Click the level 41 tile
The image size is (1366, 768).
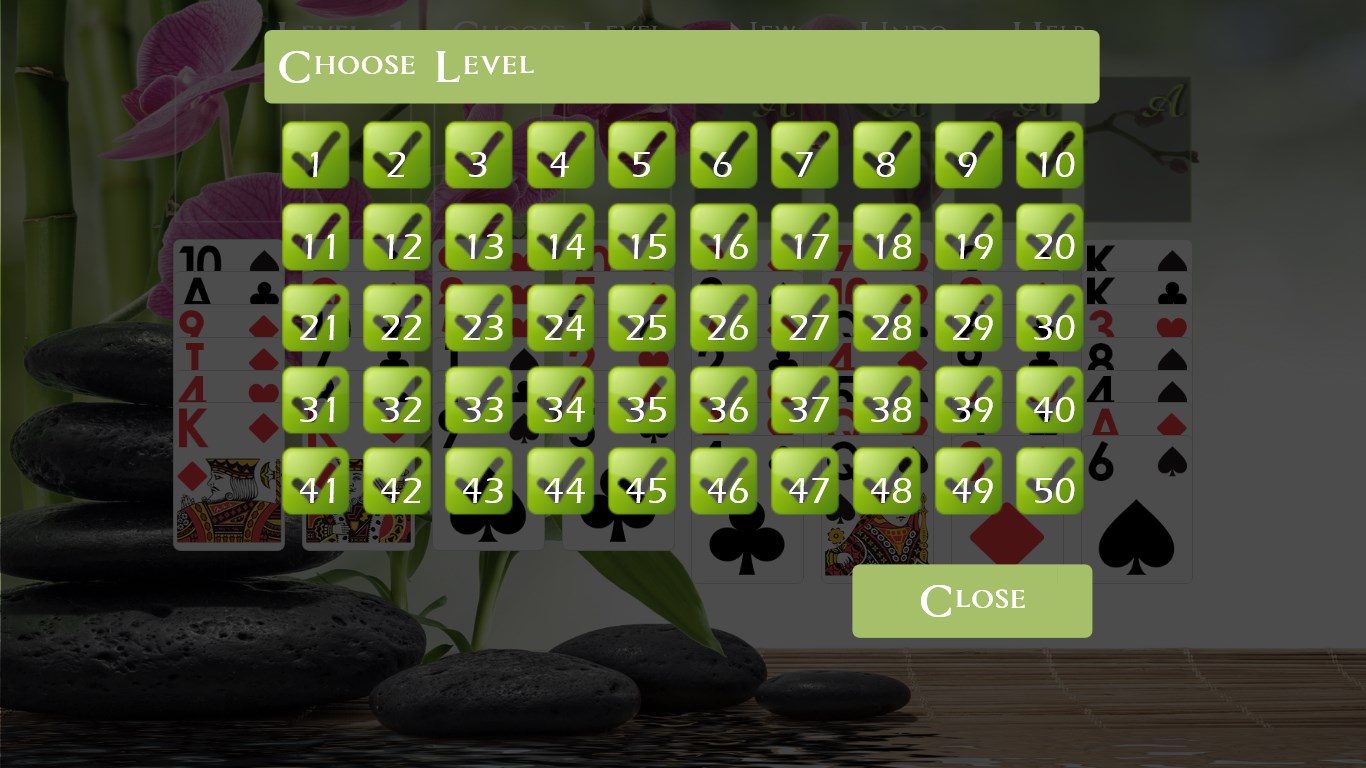315,482
